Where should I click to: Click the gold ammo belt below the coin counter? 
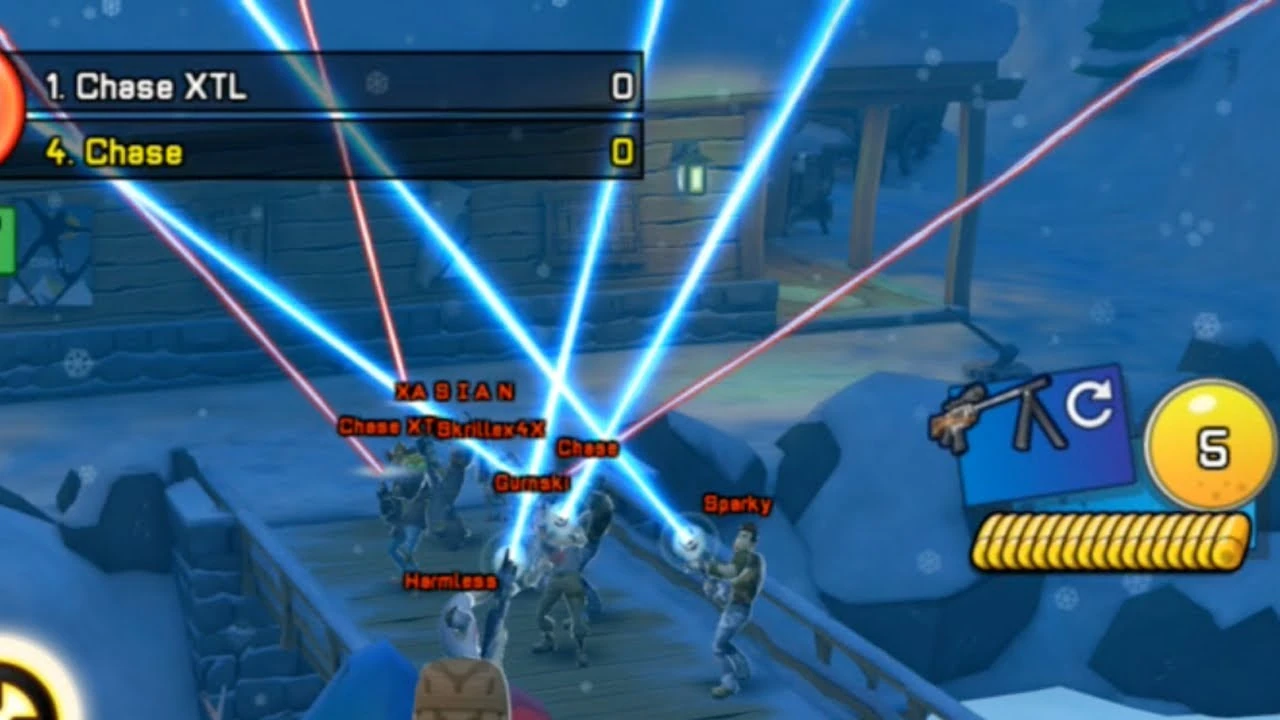point(1110,538)
